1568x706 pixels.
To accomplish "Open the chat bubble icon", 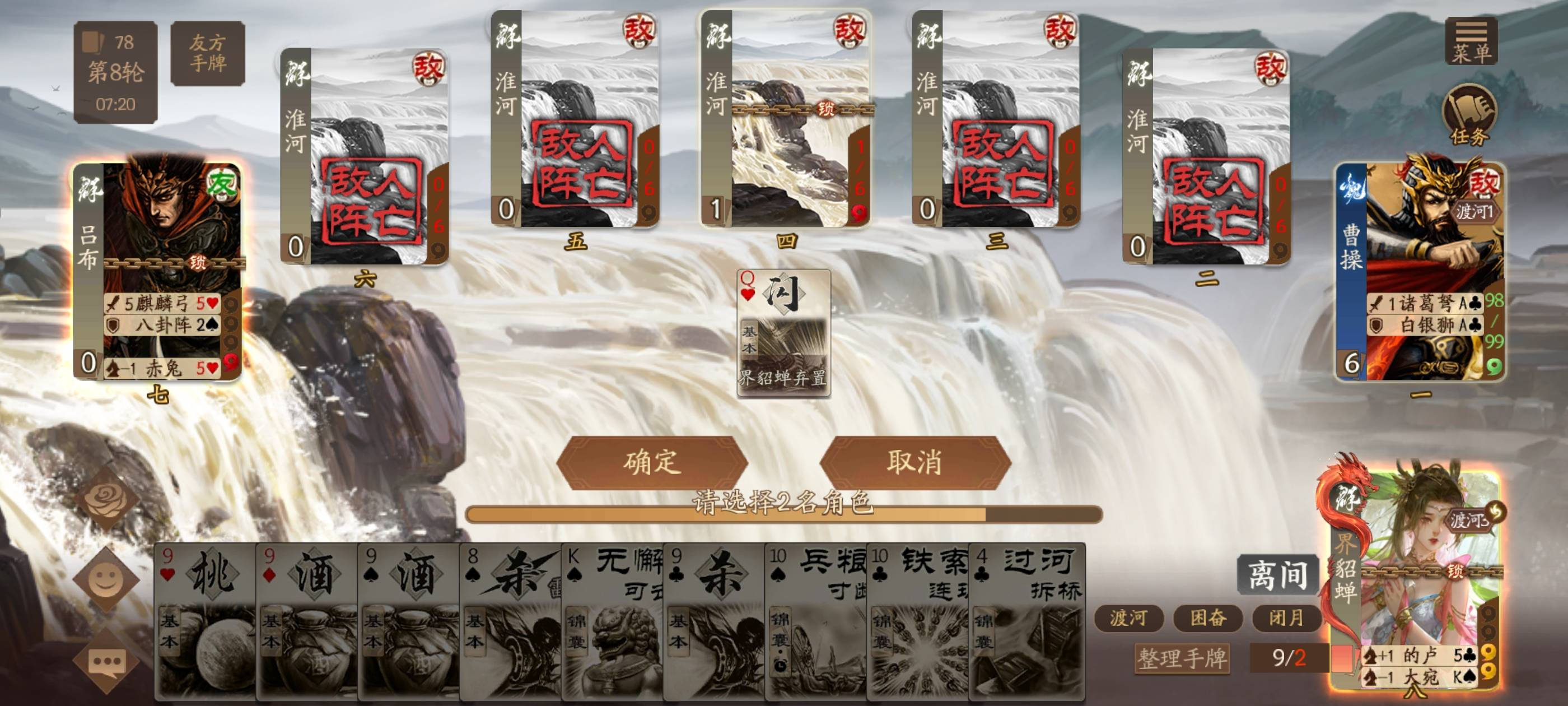I will coord(107,661).
